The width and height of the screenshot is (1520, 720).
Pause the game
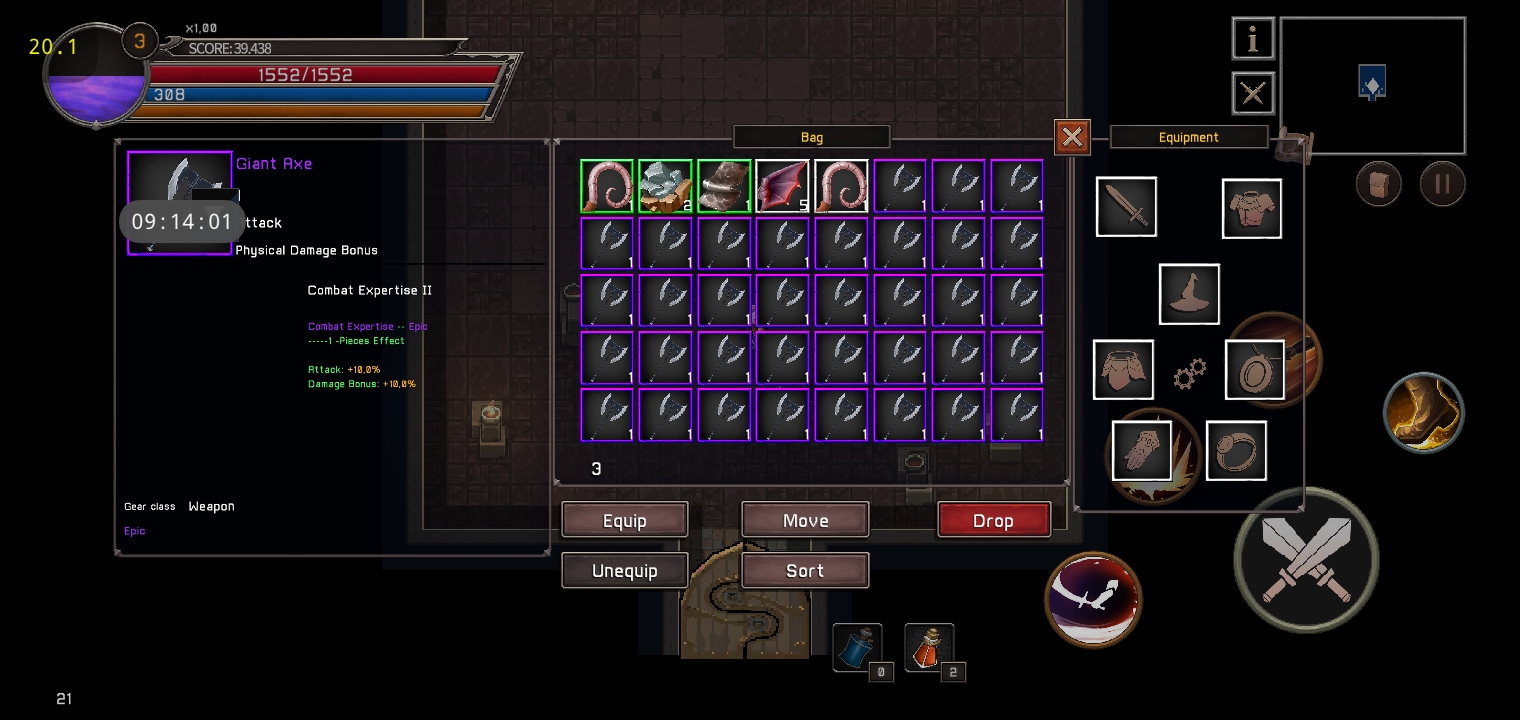coord(1442,184)
